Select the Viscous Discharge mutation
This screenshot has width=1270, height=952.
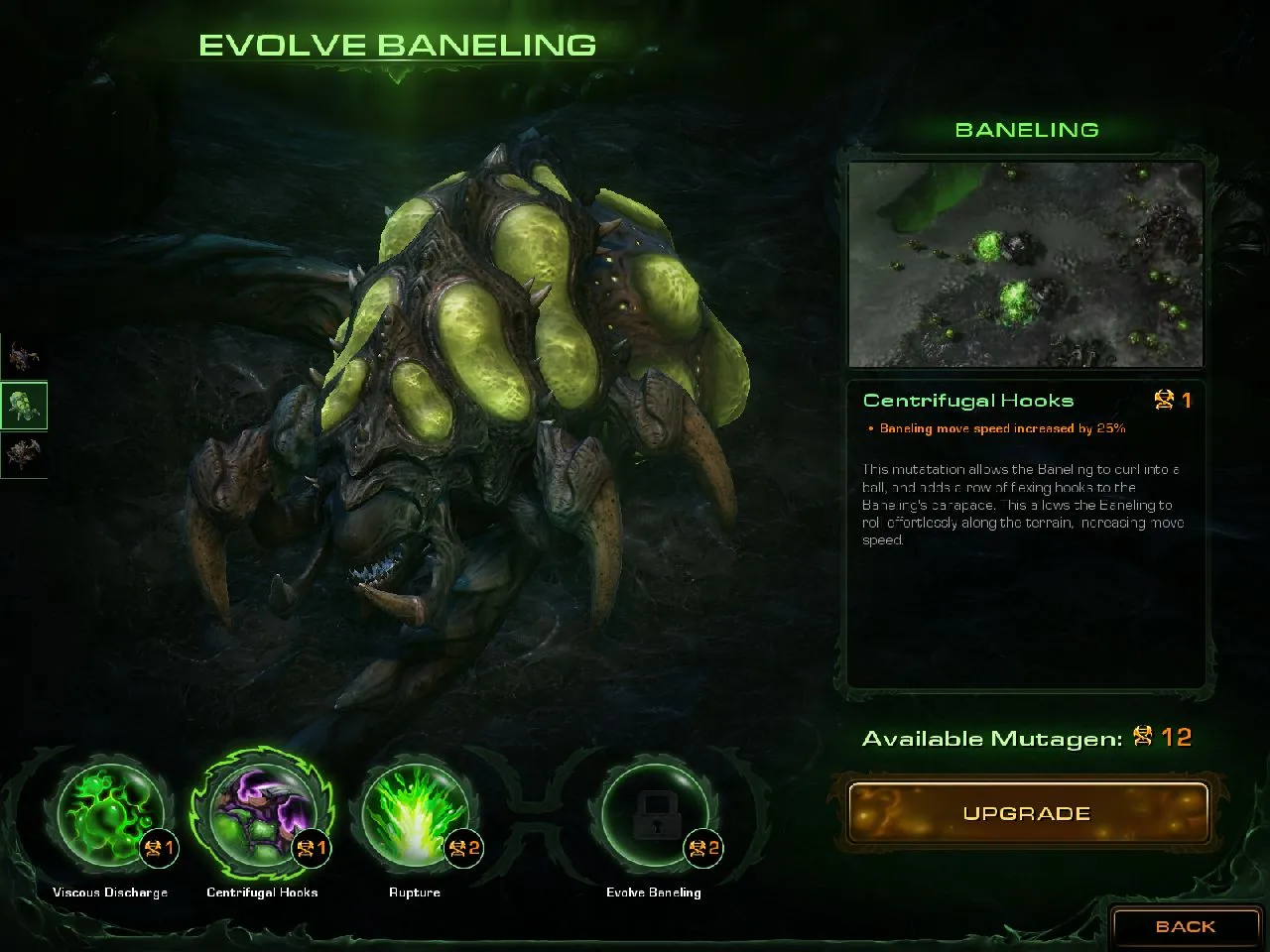[x=109, y=817]
